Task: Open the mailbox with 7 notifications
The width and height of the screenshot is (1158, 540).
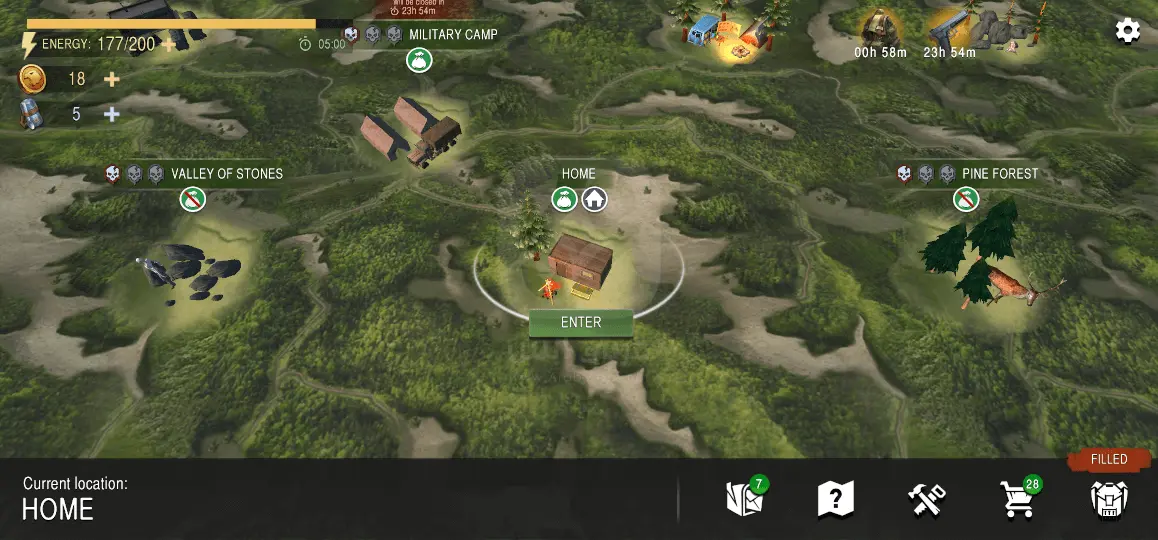Action: pyautogui.click(x=745, y=498)
